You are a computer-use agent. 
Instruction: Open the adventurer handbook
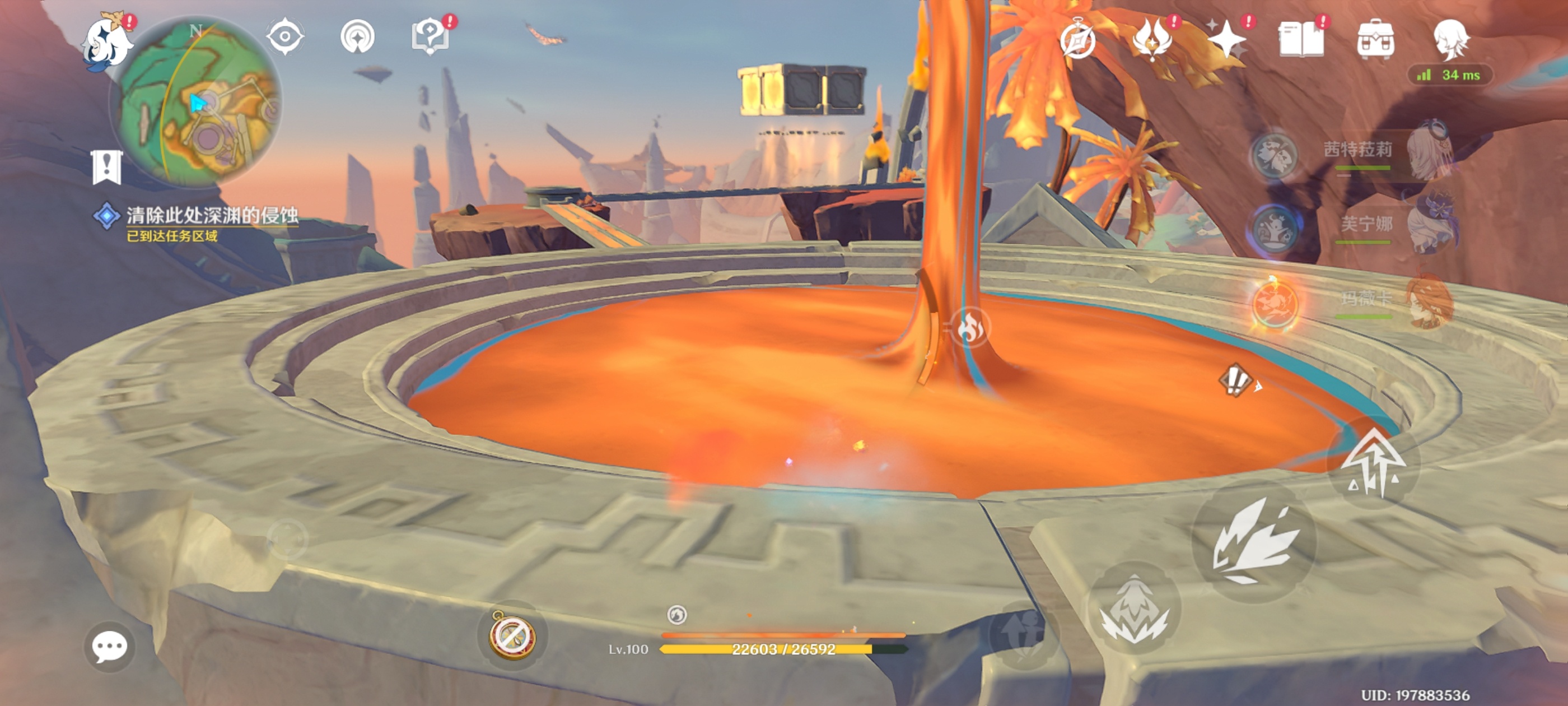pos(1301,40)
